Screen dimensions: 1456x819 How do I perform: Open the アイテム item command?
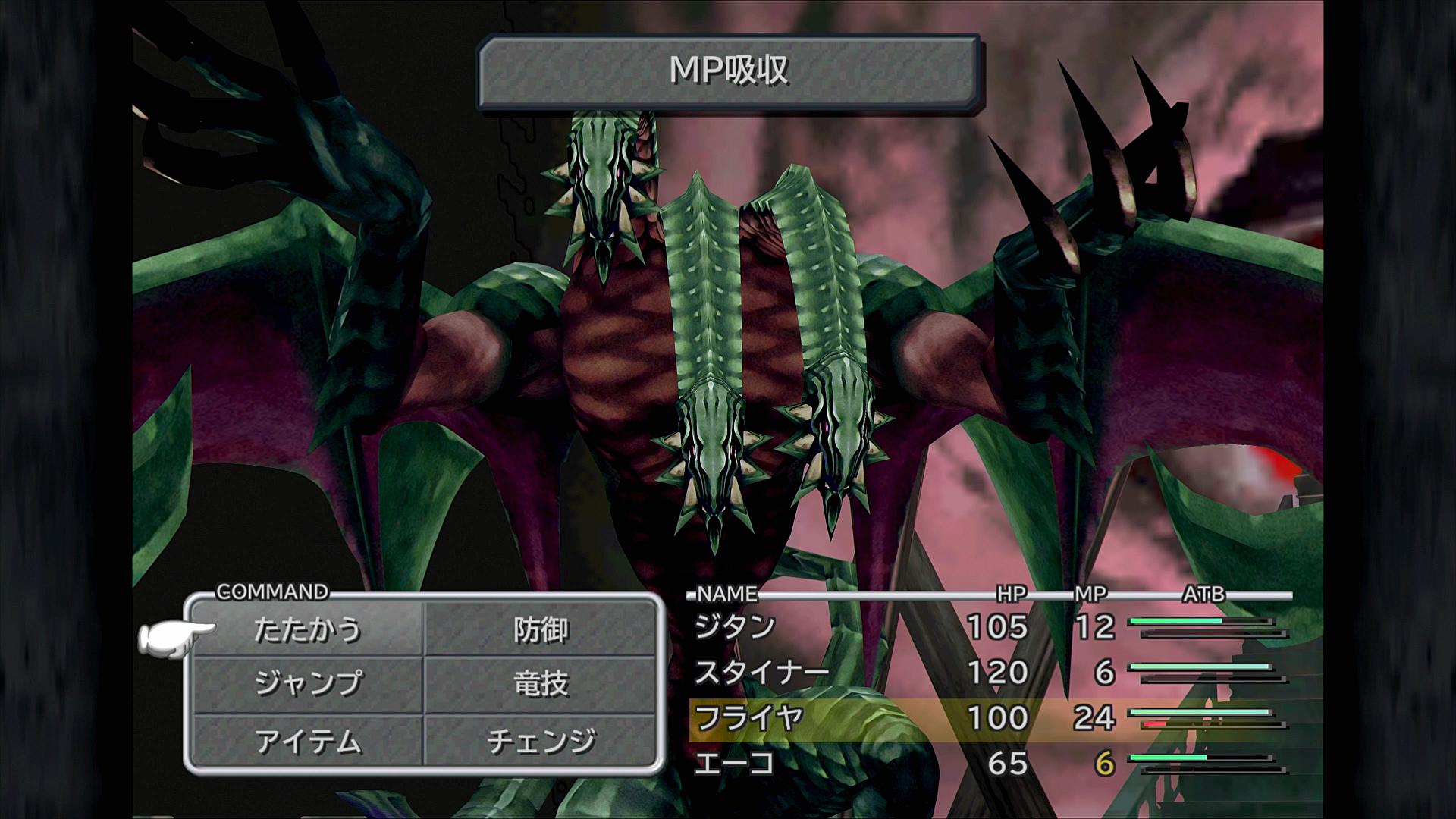(x=307, y=741)
